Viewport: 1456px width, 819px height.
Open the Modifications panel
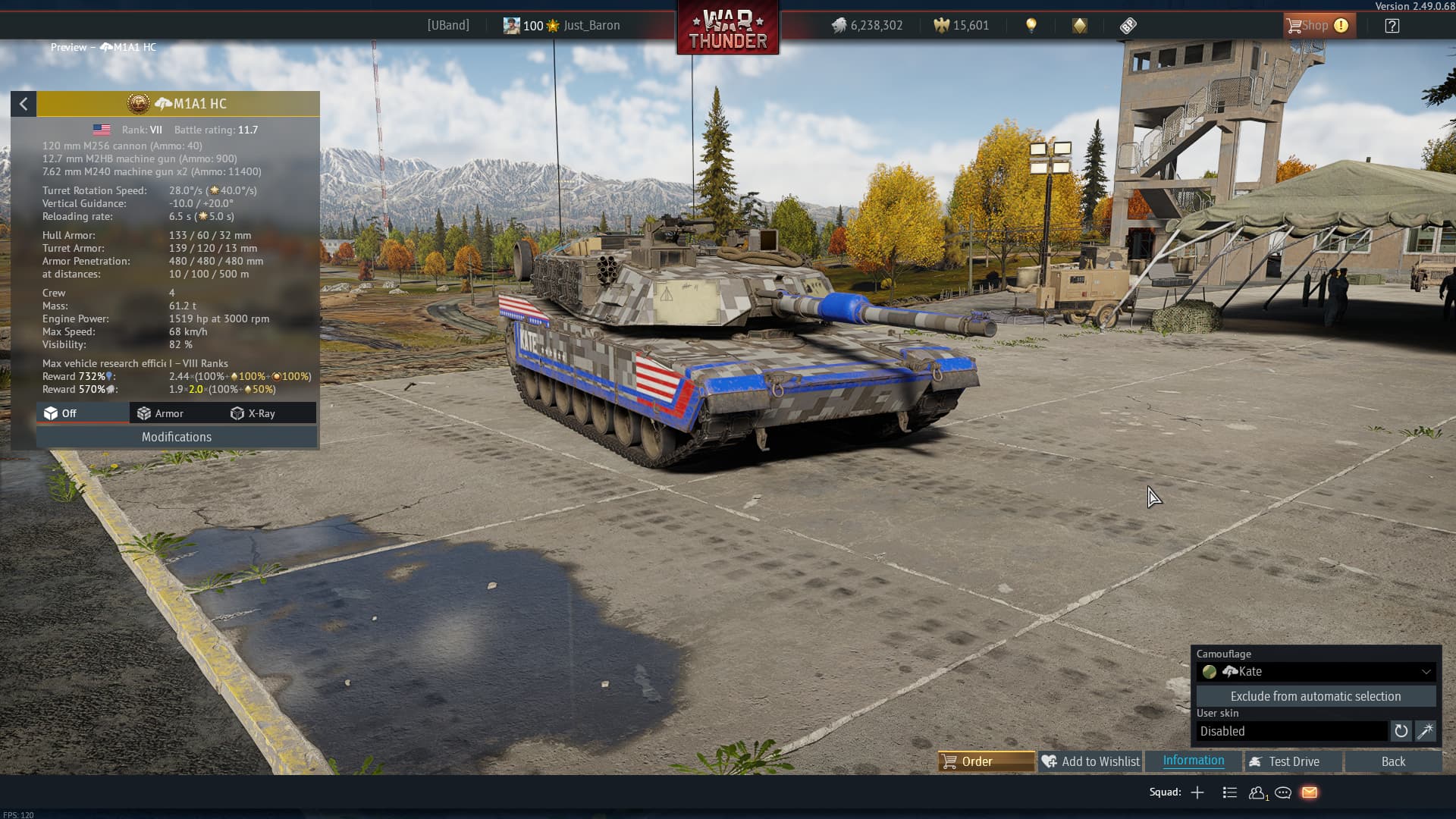pos(176,437)
